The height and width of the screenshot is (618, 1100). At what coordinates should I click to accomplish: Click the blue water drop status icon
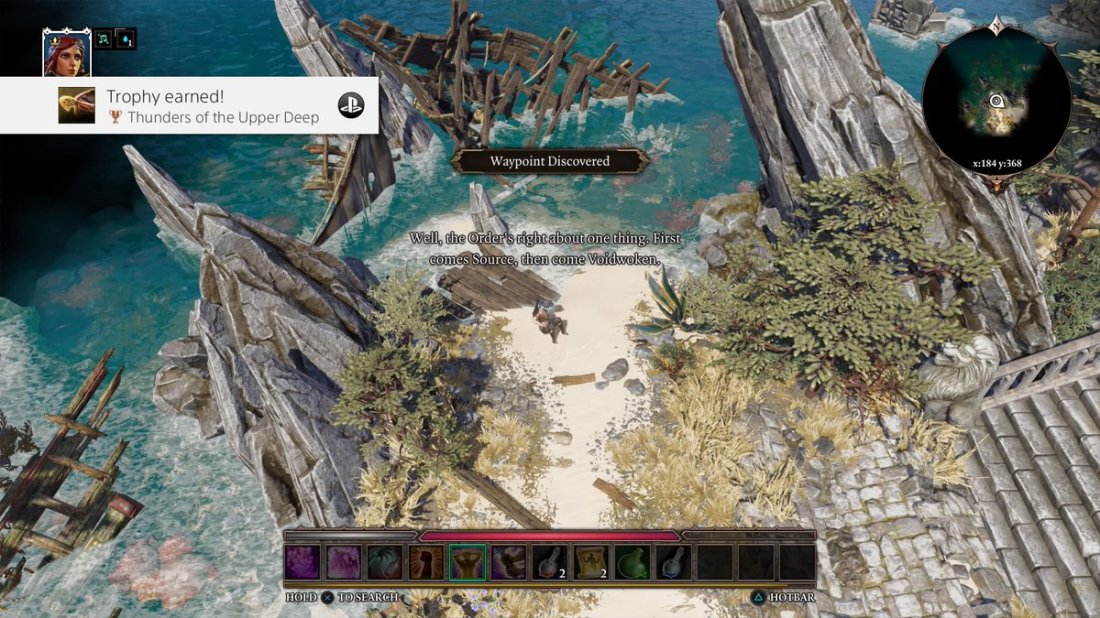click(126, 39)
